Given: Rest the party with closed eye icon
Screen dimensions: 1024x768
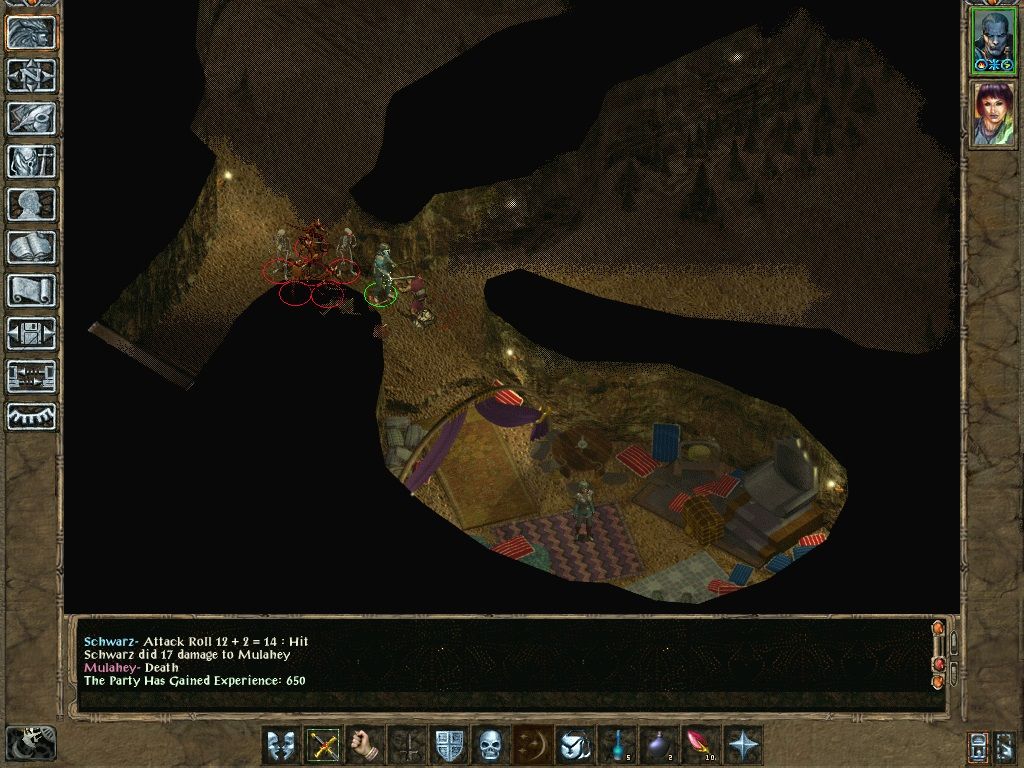Looking at the screenshot, I should coord(32,417).
